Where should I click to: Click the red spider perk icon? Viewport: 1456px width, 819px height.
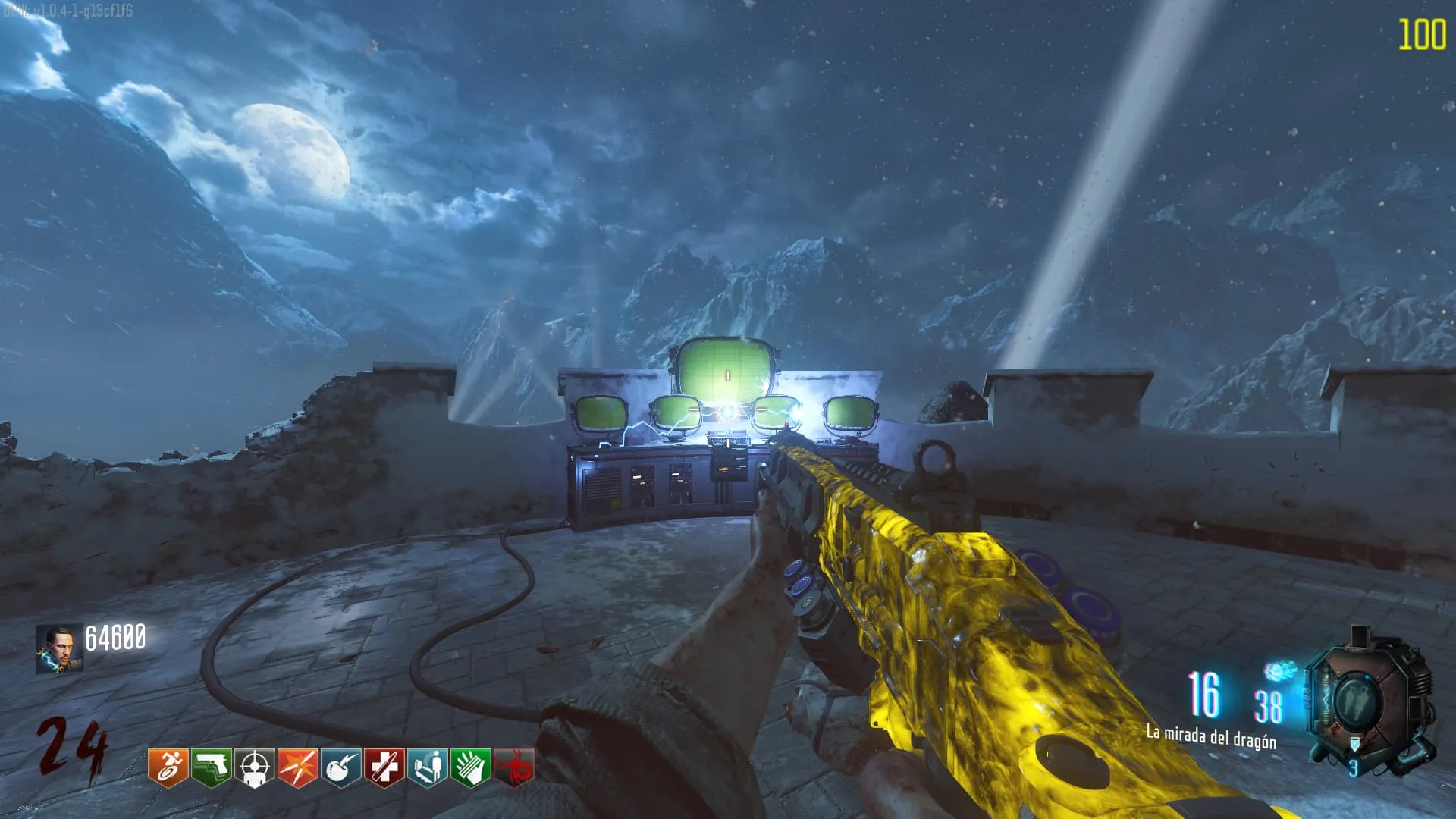(x=514, y=767)
